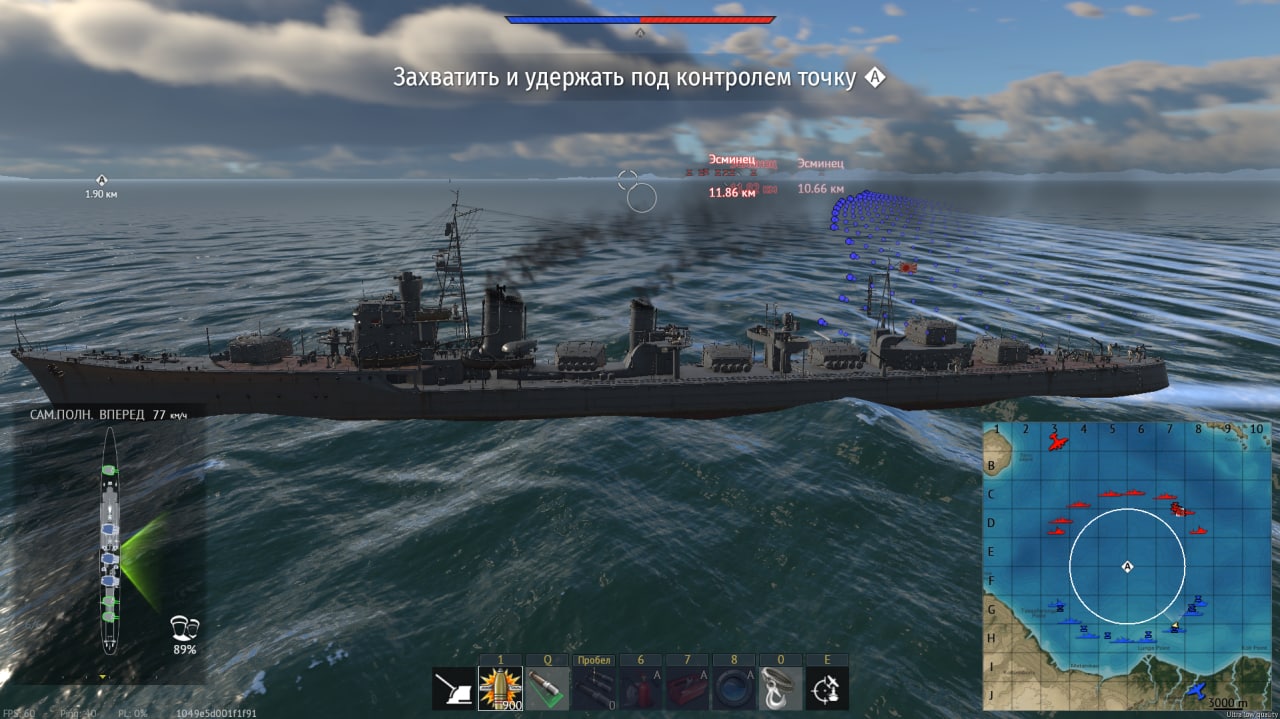Select the red enemy aircraft marker on minimap
The width and height of the screenshot is (1280, 719).
1057,442
